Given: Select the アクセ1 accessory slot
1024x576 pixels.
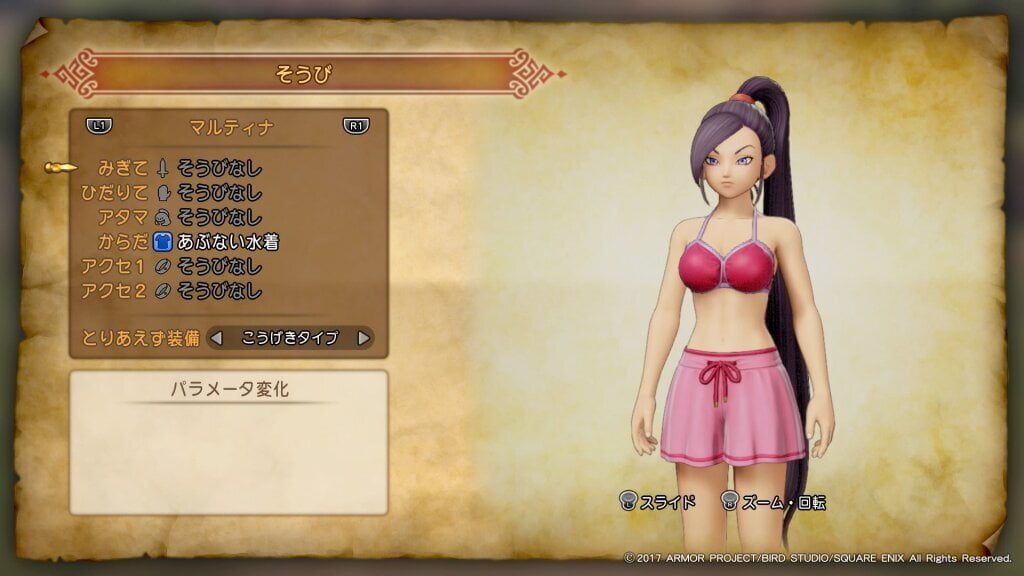Looking at the screenshot, I should [219, 267].
